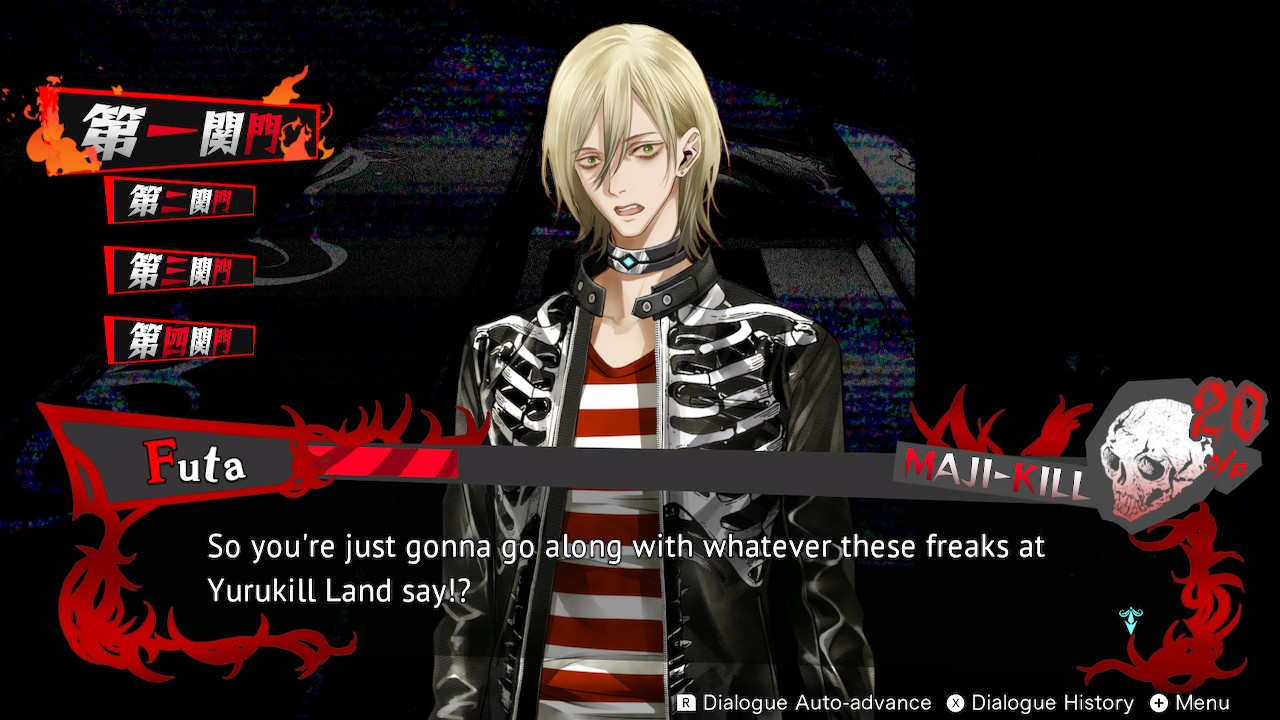This screenshot has height=720, width=1280.
Task: Advance dialogue via the cyan continue indicator
Action: point(1131,620)
